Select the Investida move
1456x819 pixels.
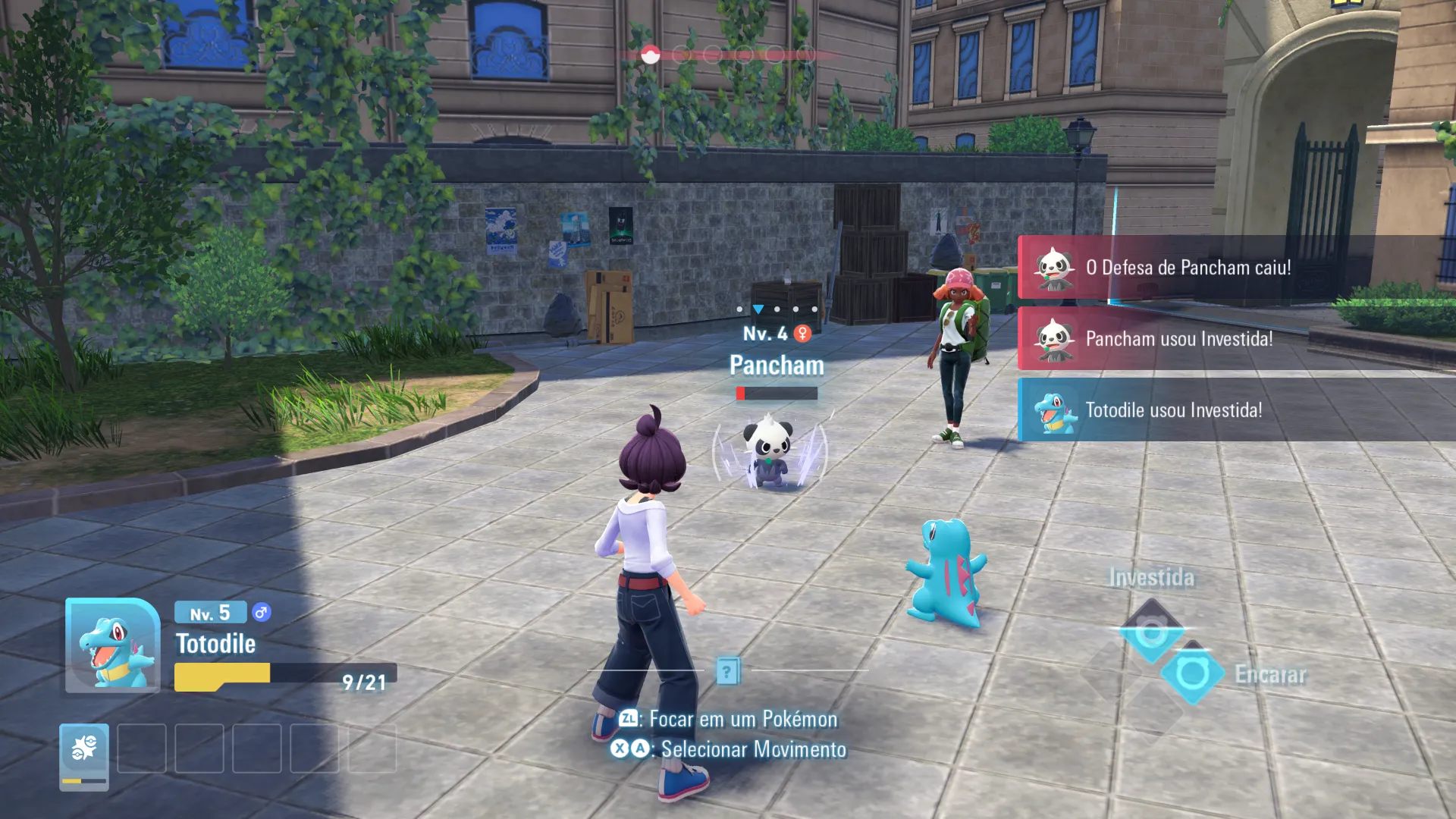click(1151, 631)
